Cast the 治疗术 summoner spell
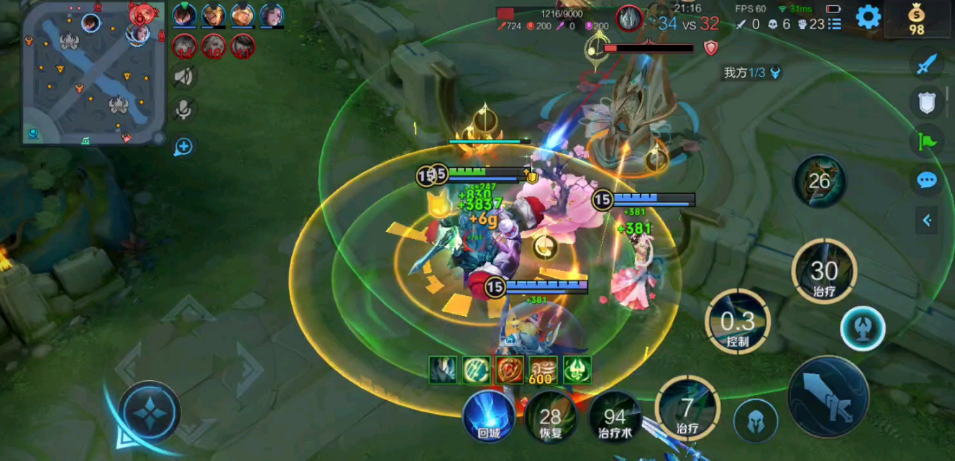This screenshot has width=955, height=461. click(615, 416)
